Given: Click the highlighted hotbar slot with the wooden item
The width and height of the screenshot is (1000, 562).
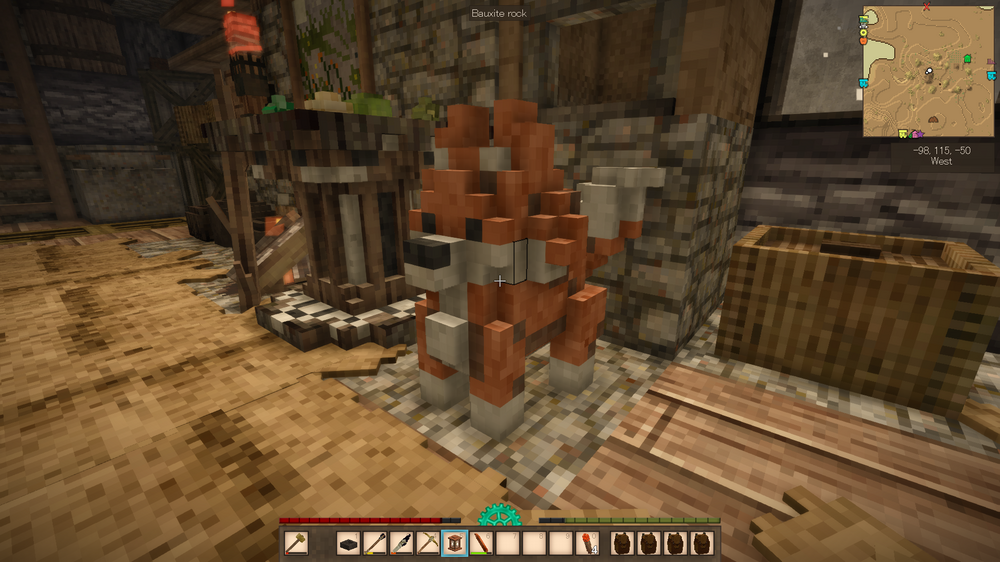Looking at the screenshot, I should (x=455, y=543).
